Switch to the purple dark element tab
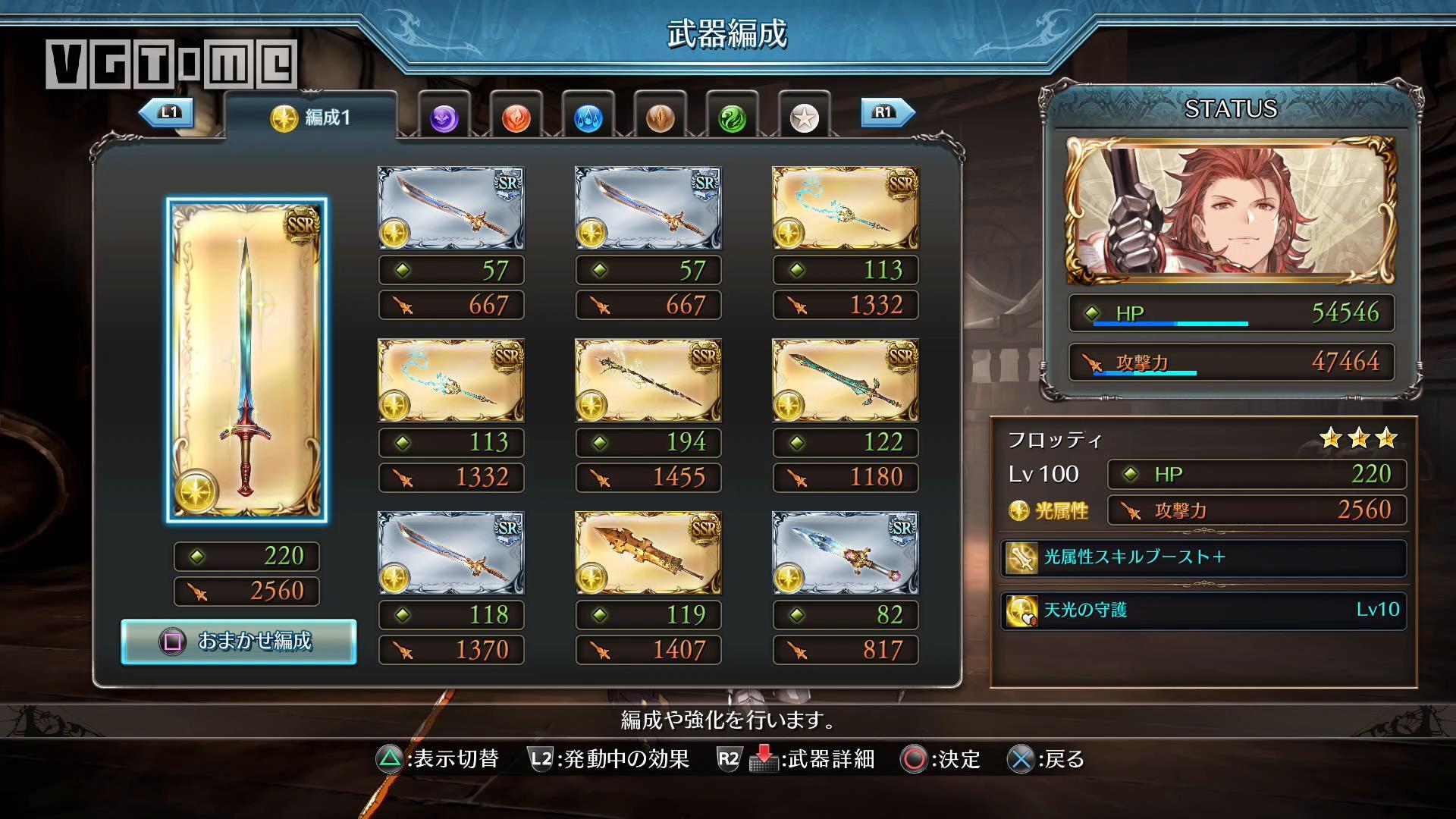Viewport: 1456px width, 819px height. point(444,118)
